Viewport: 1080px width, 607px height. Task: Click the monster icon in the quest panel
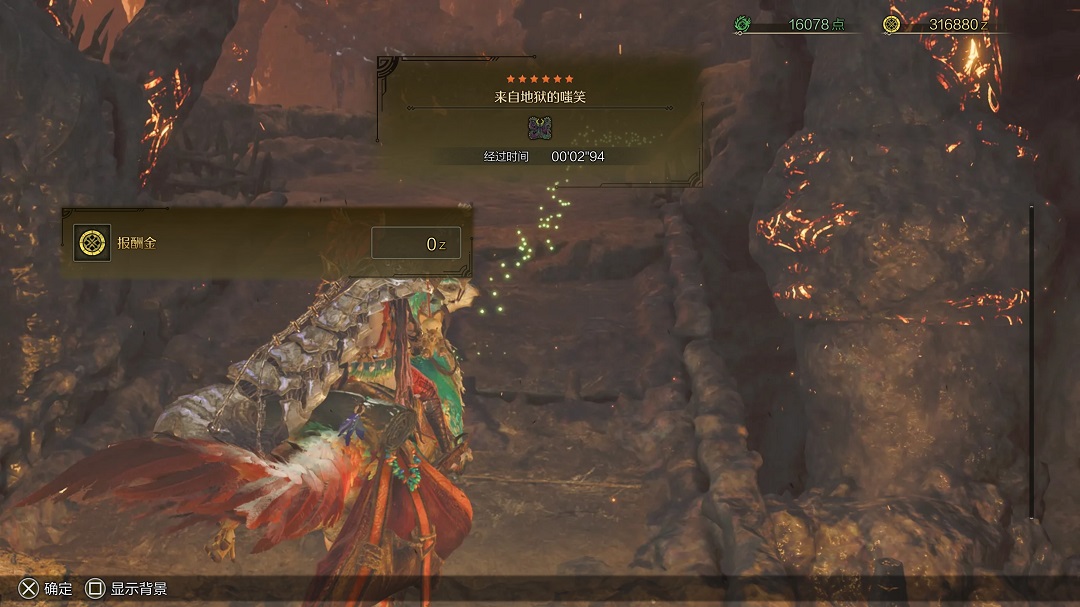click(x=540, y=128)
